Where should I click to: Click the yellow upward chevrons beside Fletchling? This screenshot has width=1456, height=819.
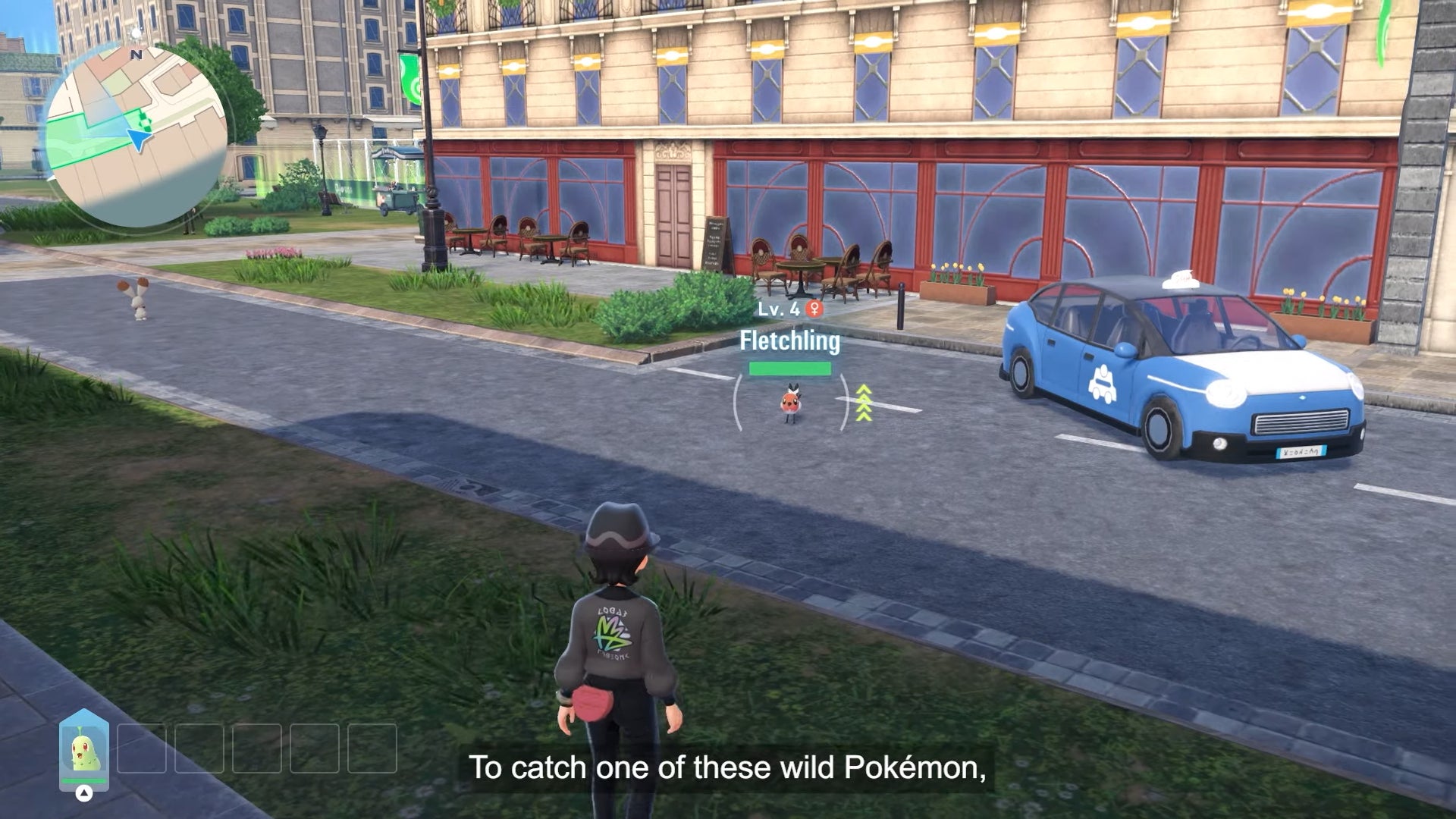tap(864, 402)
